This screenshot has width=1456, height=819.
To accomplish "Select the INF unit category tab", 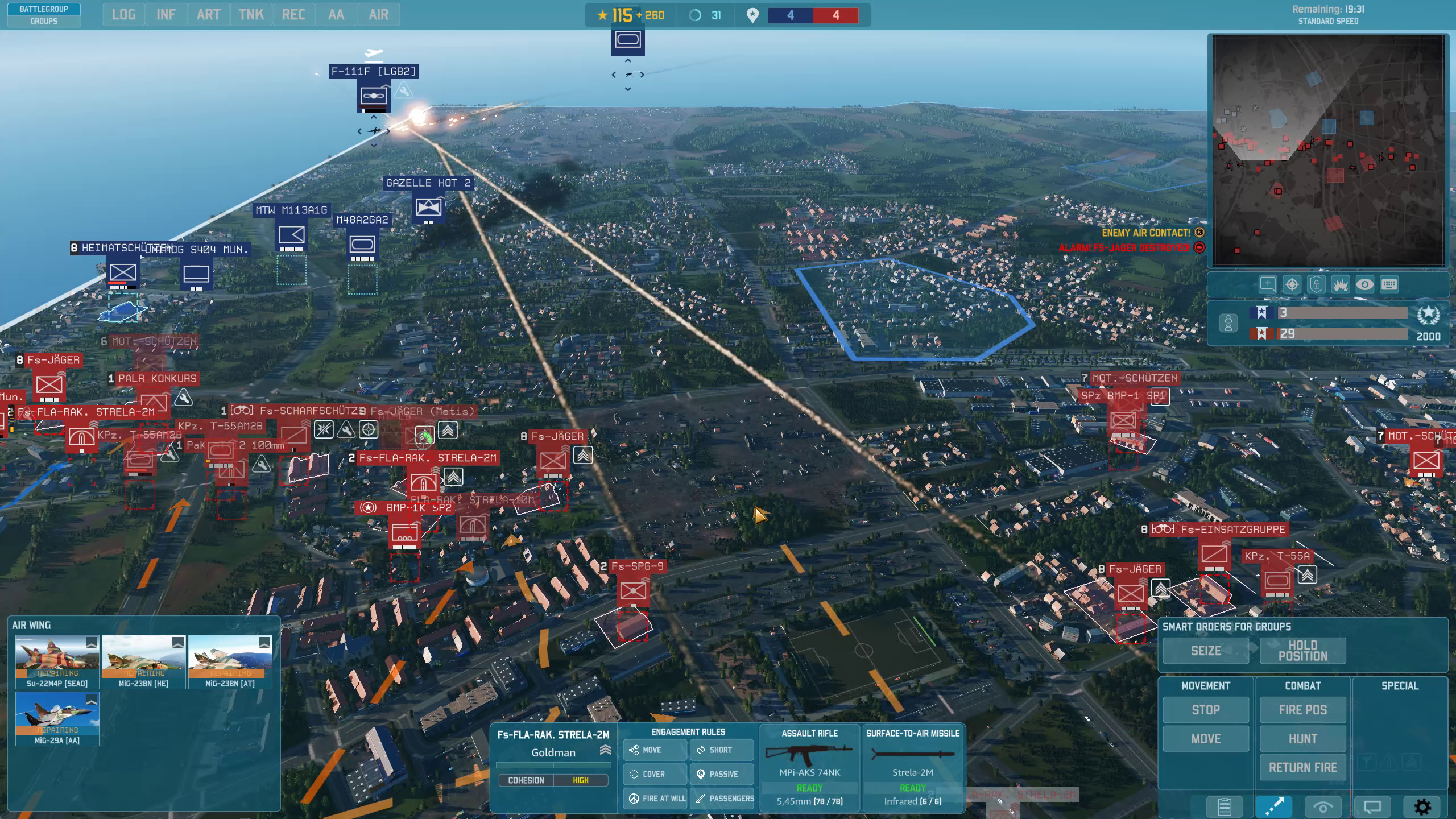I will pos(166,15).
